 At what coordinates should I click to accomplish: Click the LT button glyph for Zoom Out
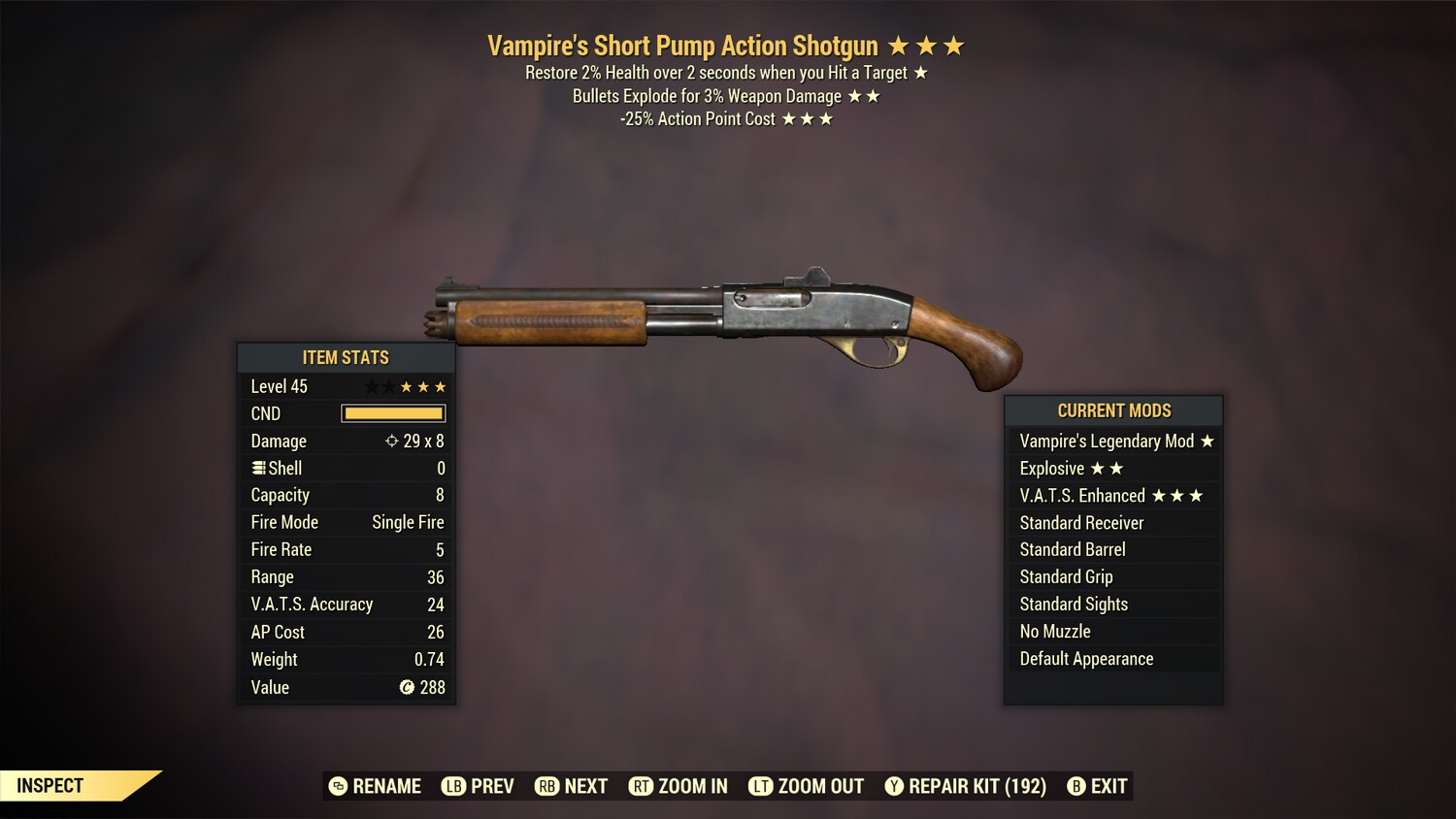pos(762,786)
